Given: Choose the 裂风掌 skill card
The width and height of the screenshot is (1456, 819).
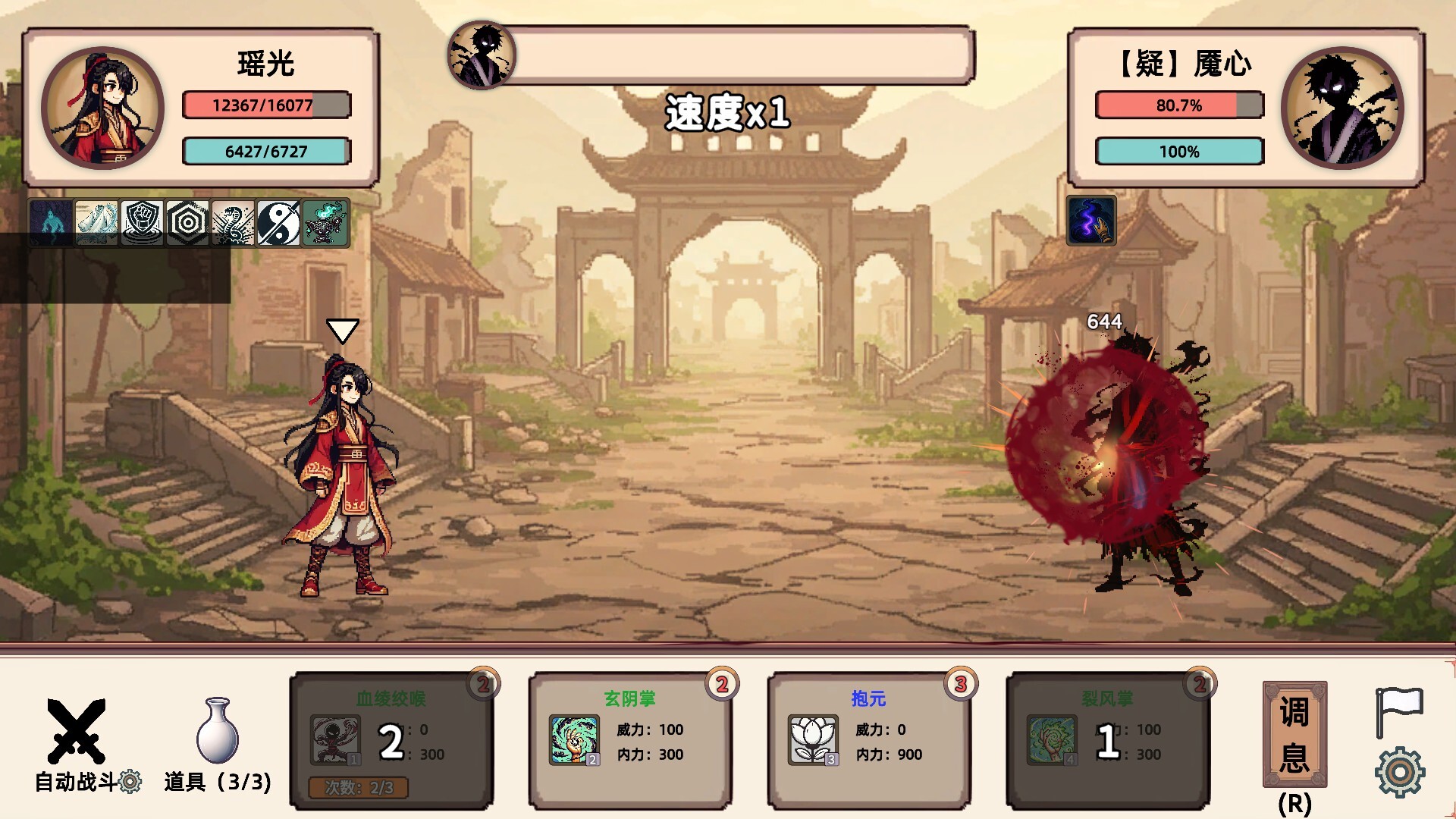Looking at the screenshot, I should pos(1107,740).
